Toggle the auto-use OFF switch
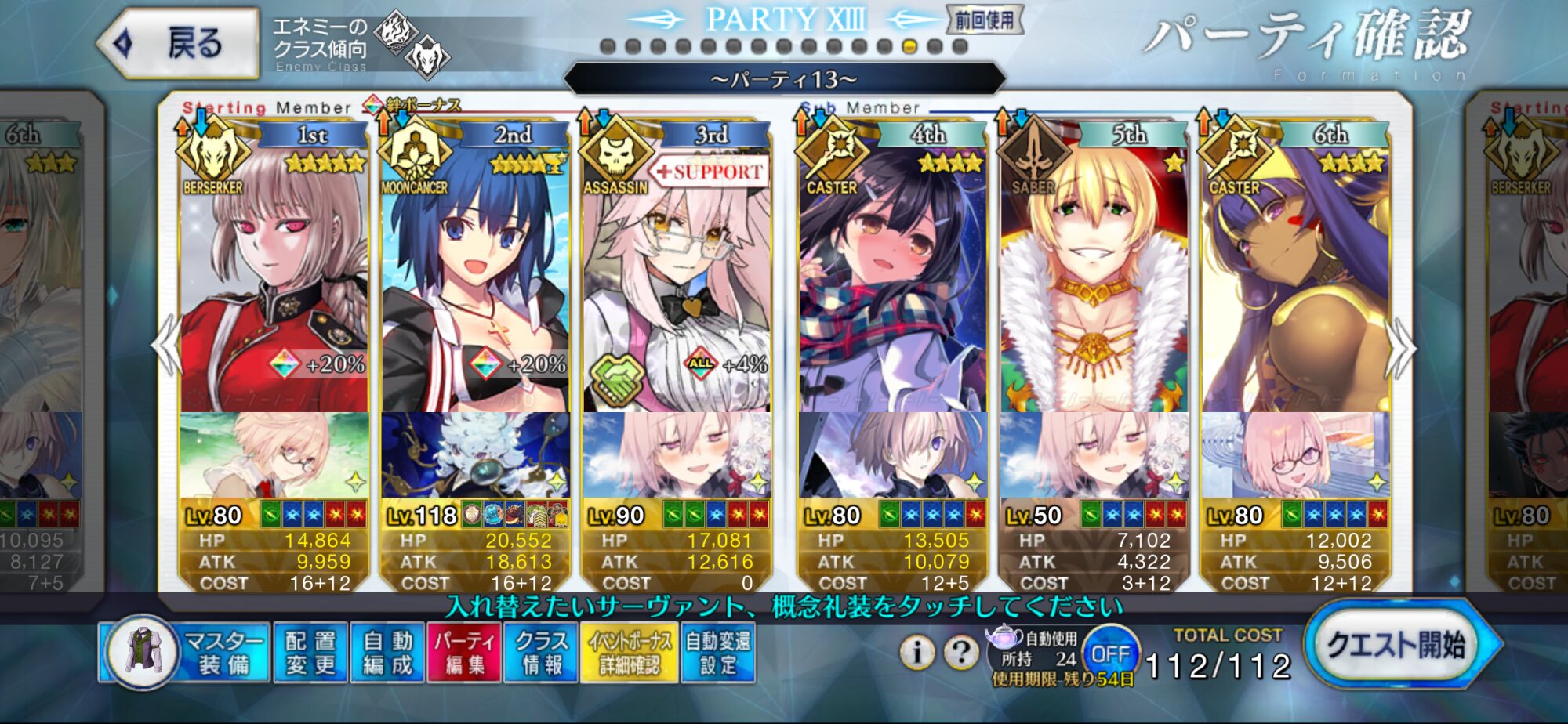 point(1110,653)
